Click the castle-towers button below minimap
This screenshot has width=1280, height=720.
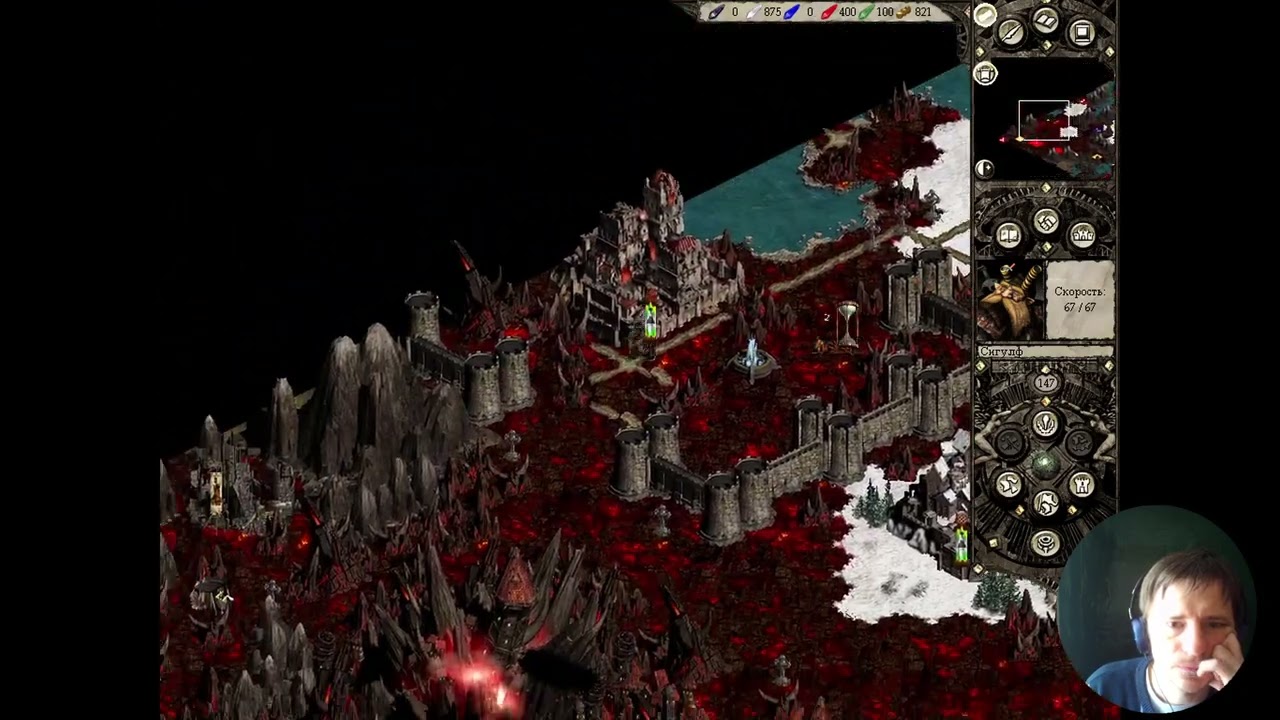point(1083,236)
